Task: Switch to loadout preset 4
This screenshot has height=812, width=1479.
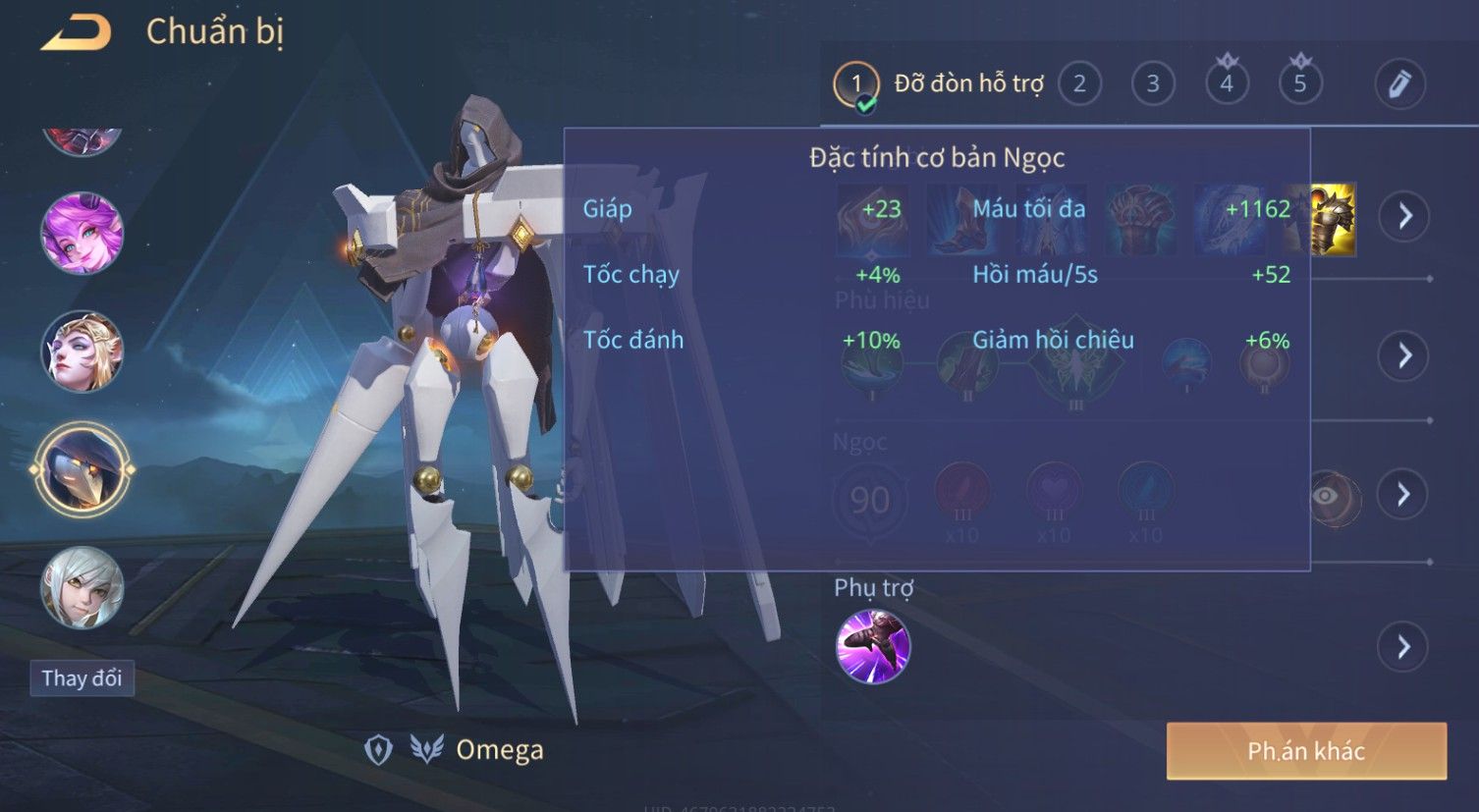Action: pyautogui.click(x=1227, y=84)
